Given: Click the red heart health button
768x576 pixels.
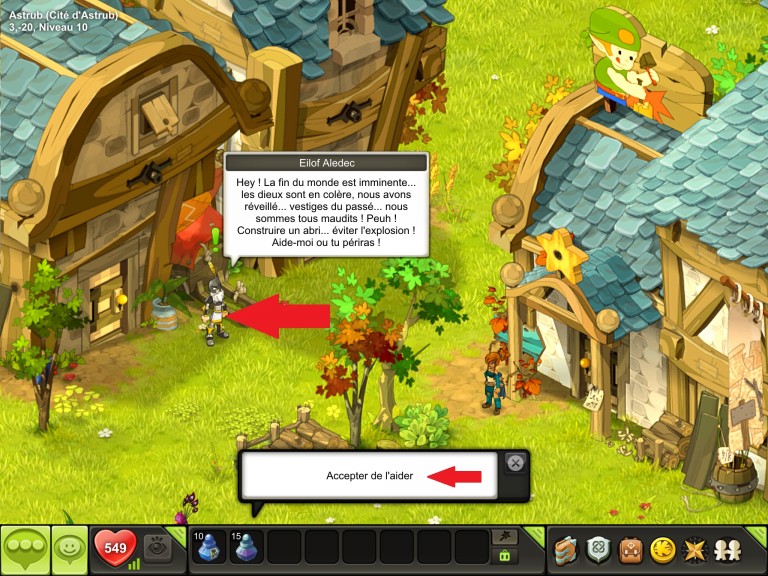Looking at the screenshot, I should point(115,548).
